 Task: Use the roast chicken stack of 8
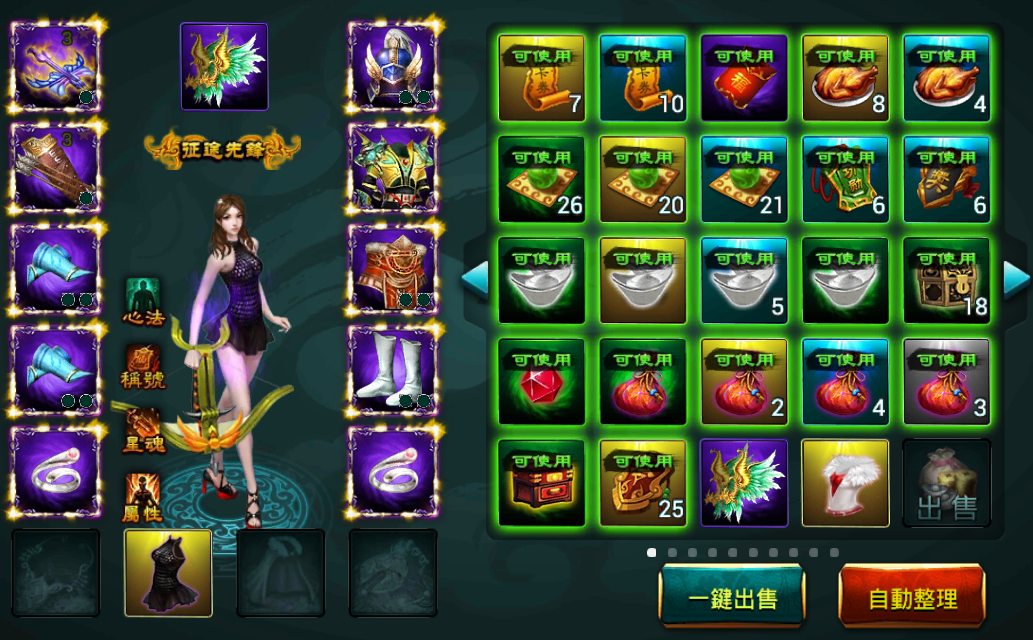[x=845, y=78]
